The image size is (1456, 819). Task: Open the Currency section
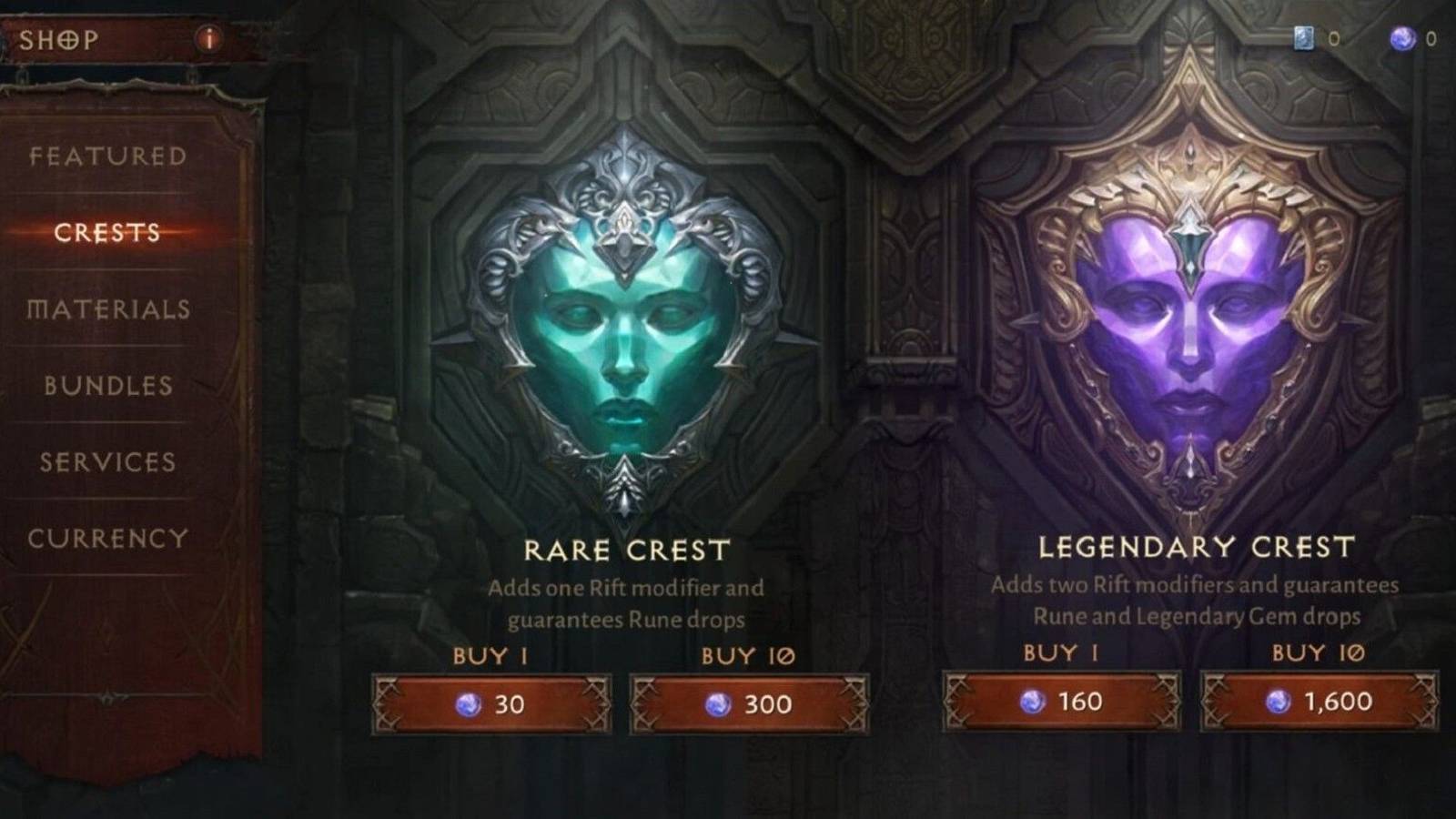(109, 539)
